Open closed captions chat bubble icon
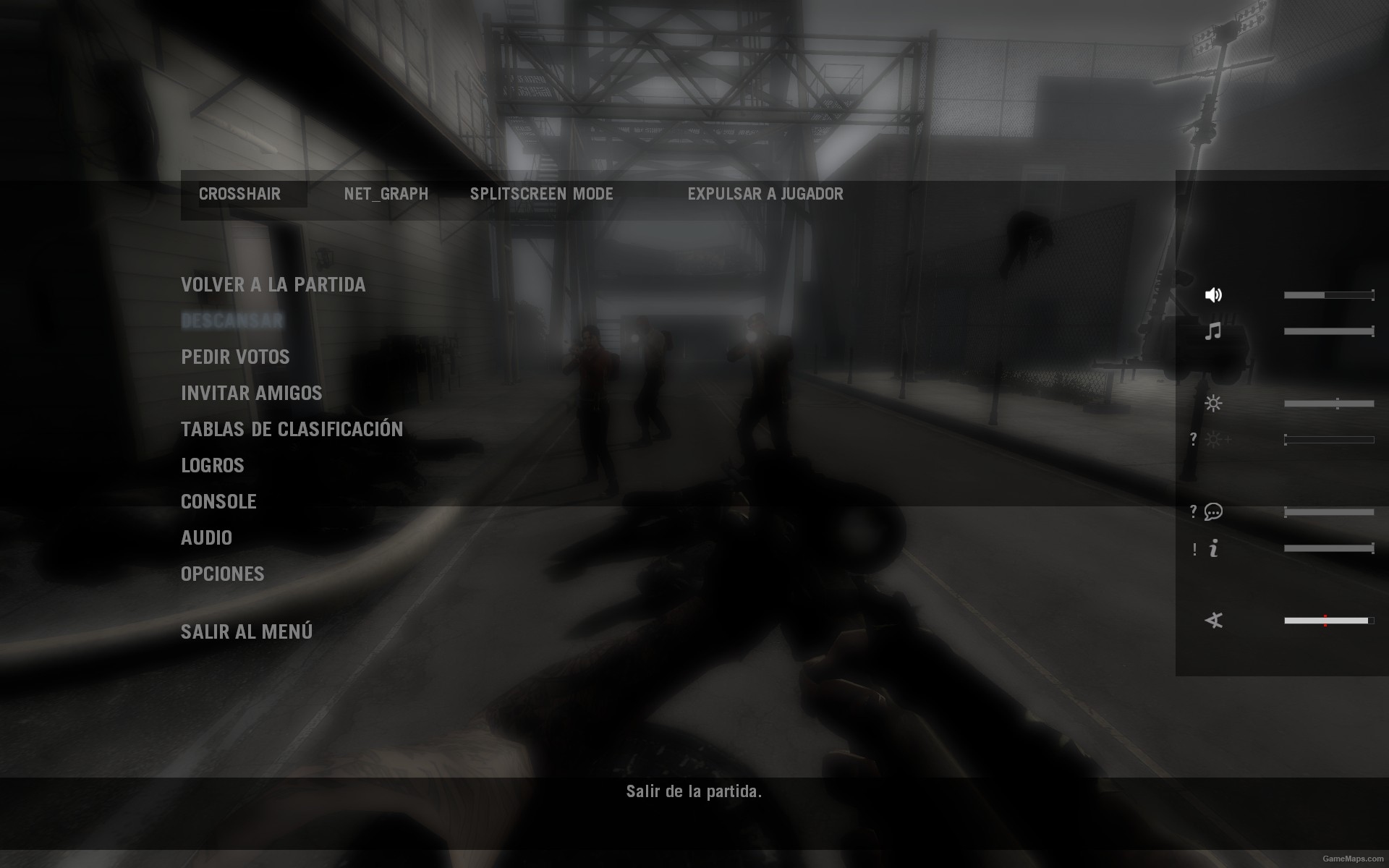 [1214, 511]
